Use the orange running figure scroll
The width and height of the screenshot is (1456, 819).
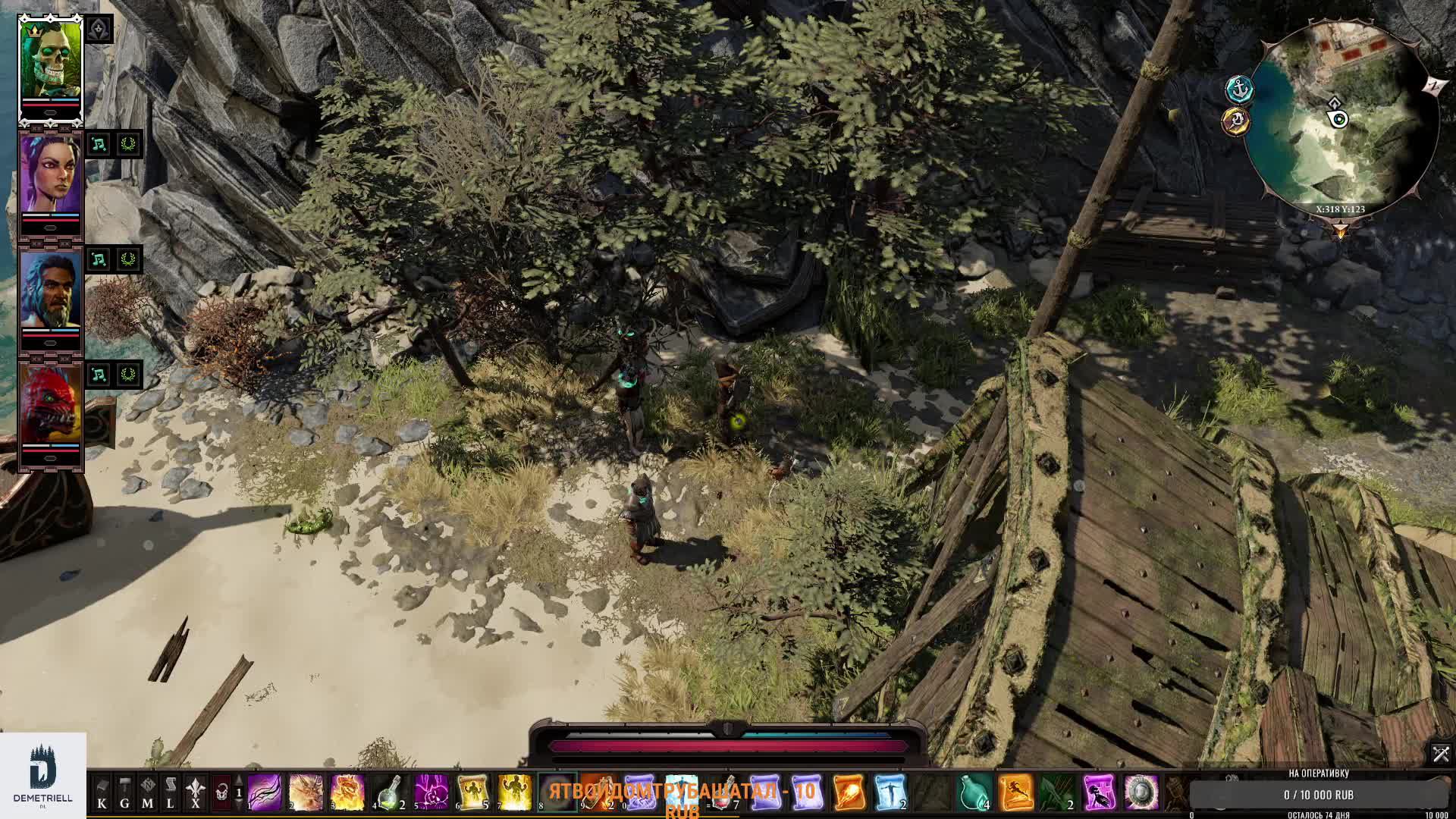click(1016, 793)
